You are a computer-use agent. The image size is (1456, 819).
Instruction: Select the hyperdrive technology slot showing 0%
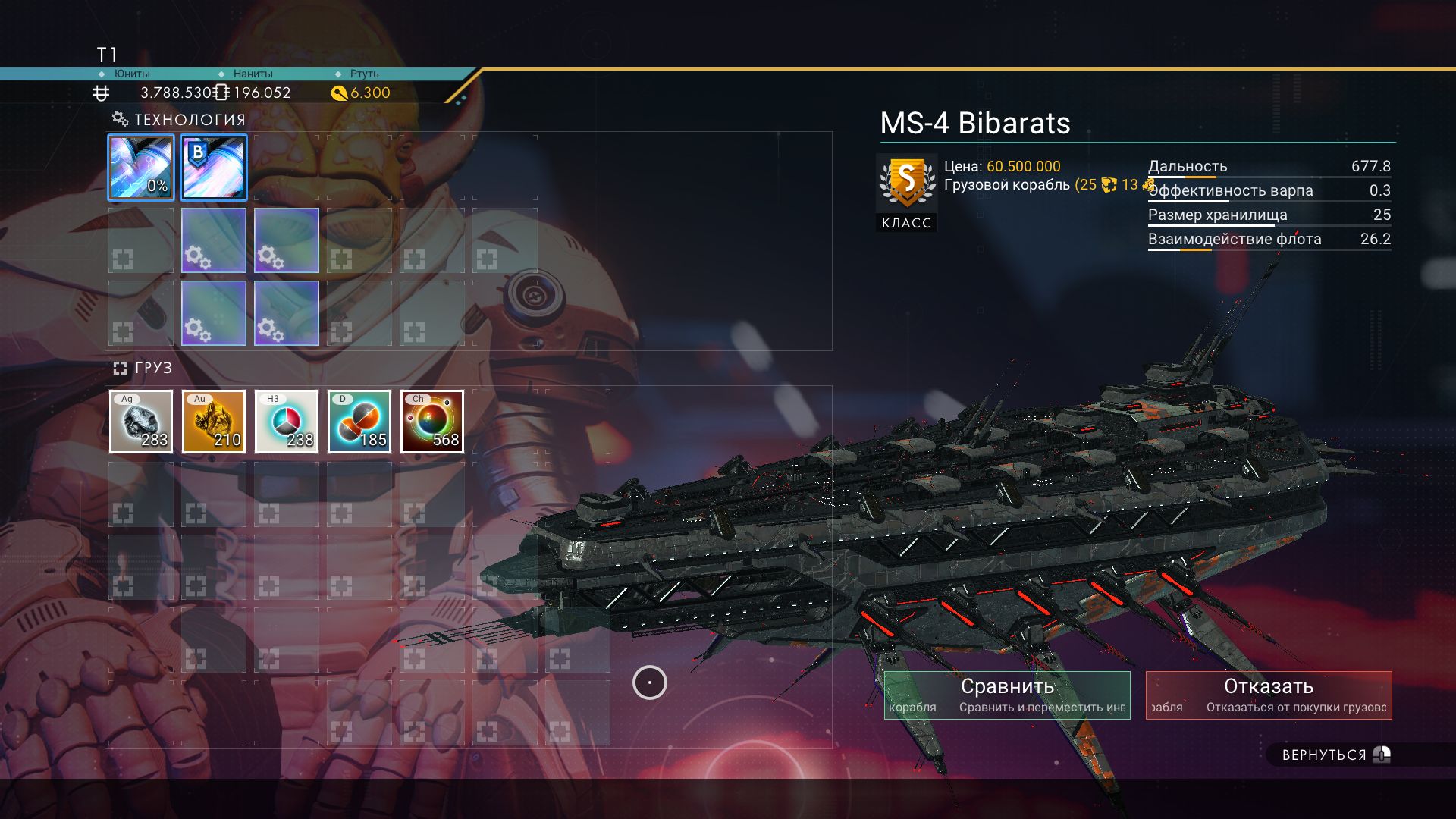tap(141, 168)
